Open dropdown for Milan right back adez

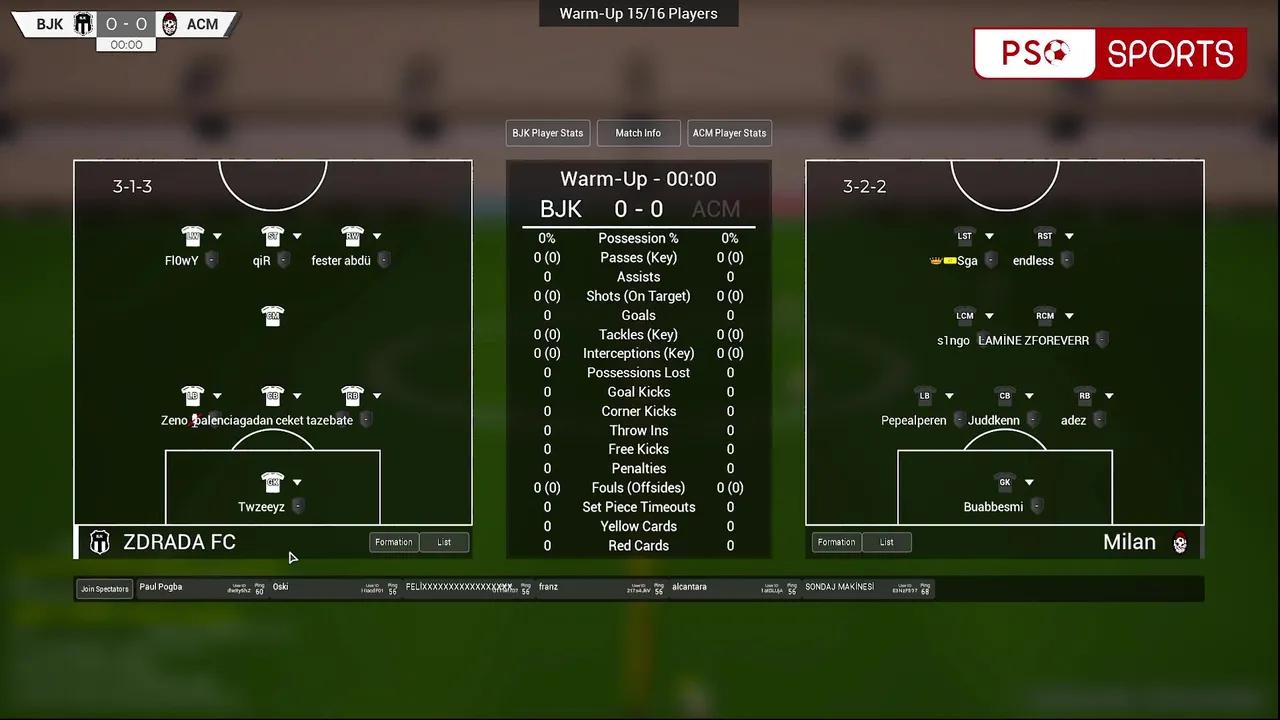1109,396
